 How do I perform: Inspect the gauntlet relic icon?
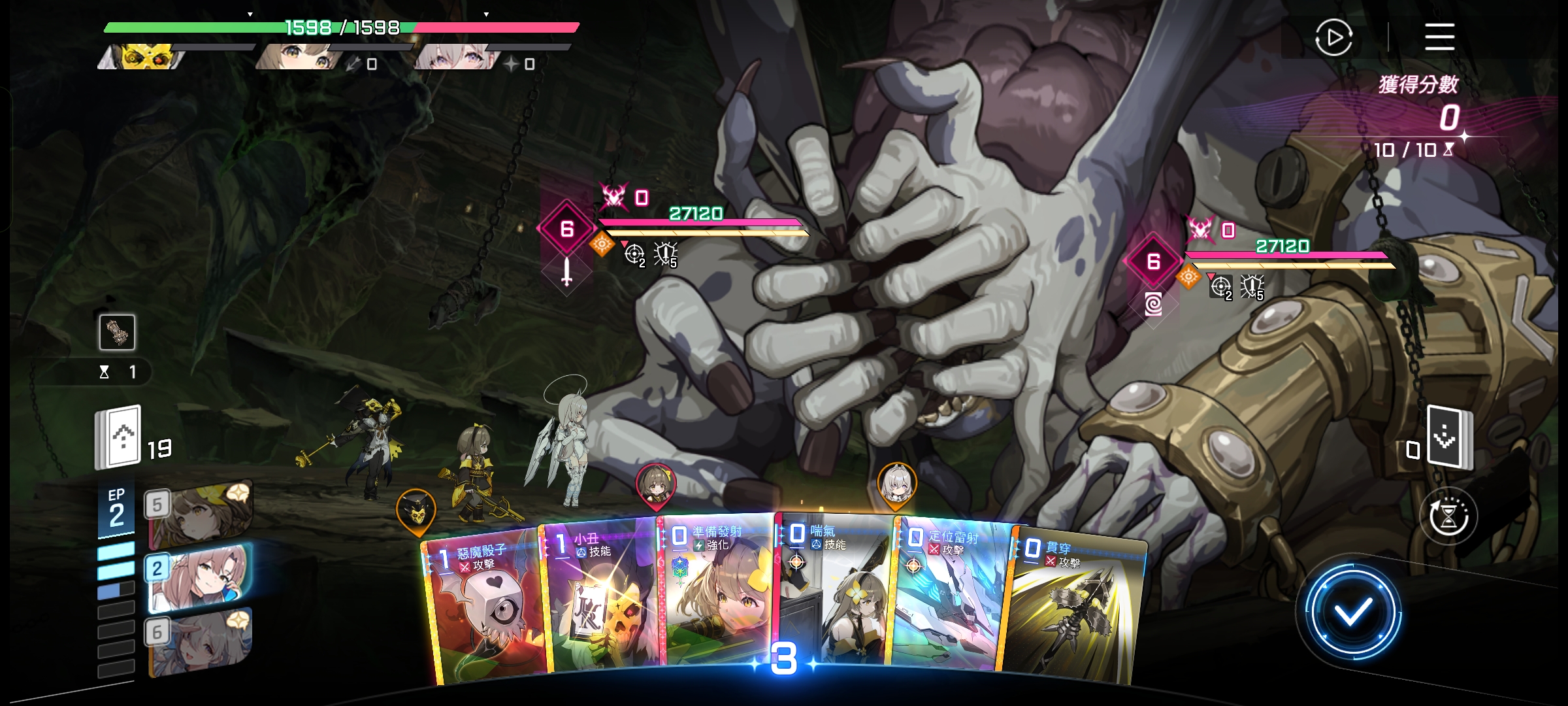(117, 332)
